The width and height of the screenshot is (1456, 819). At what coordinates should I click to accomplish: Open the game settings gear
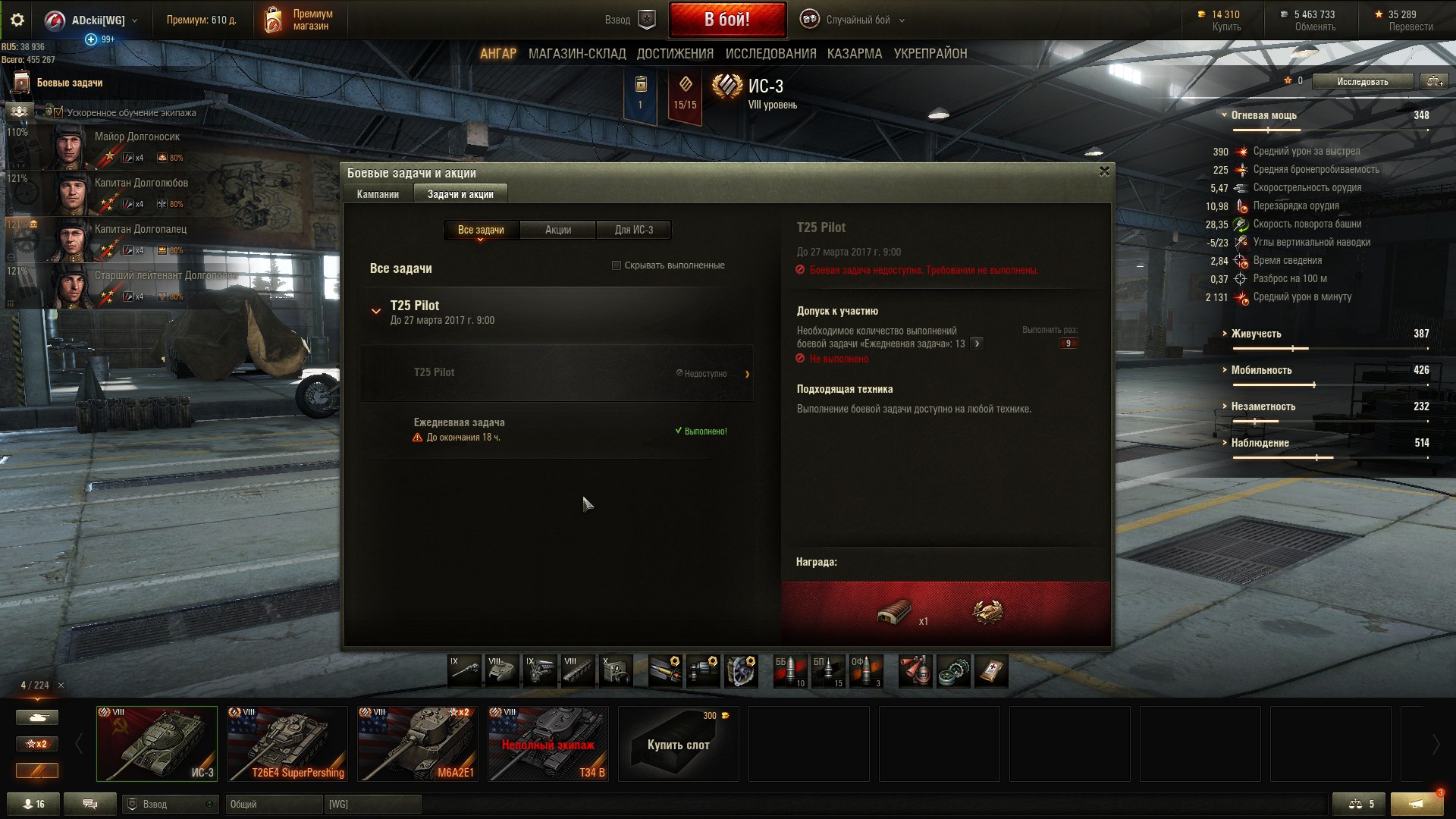click(17, 20)
